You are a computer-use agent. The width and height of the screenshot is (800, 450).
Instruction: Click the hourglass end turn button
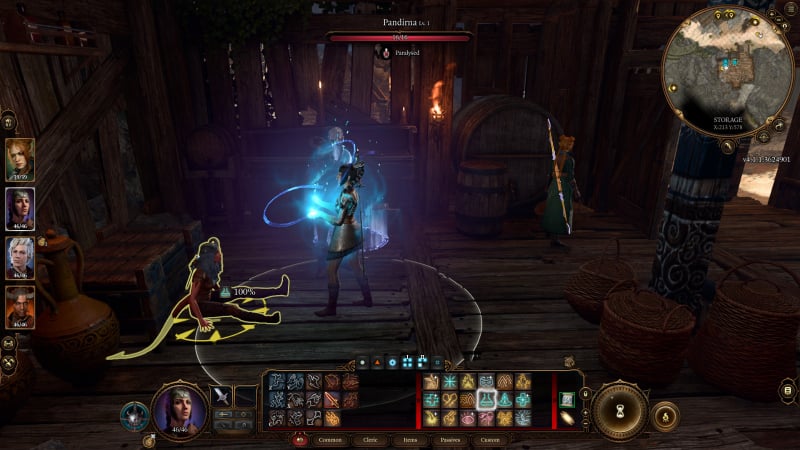tap(620, 409)
